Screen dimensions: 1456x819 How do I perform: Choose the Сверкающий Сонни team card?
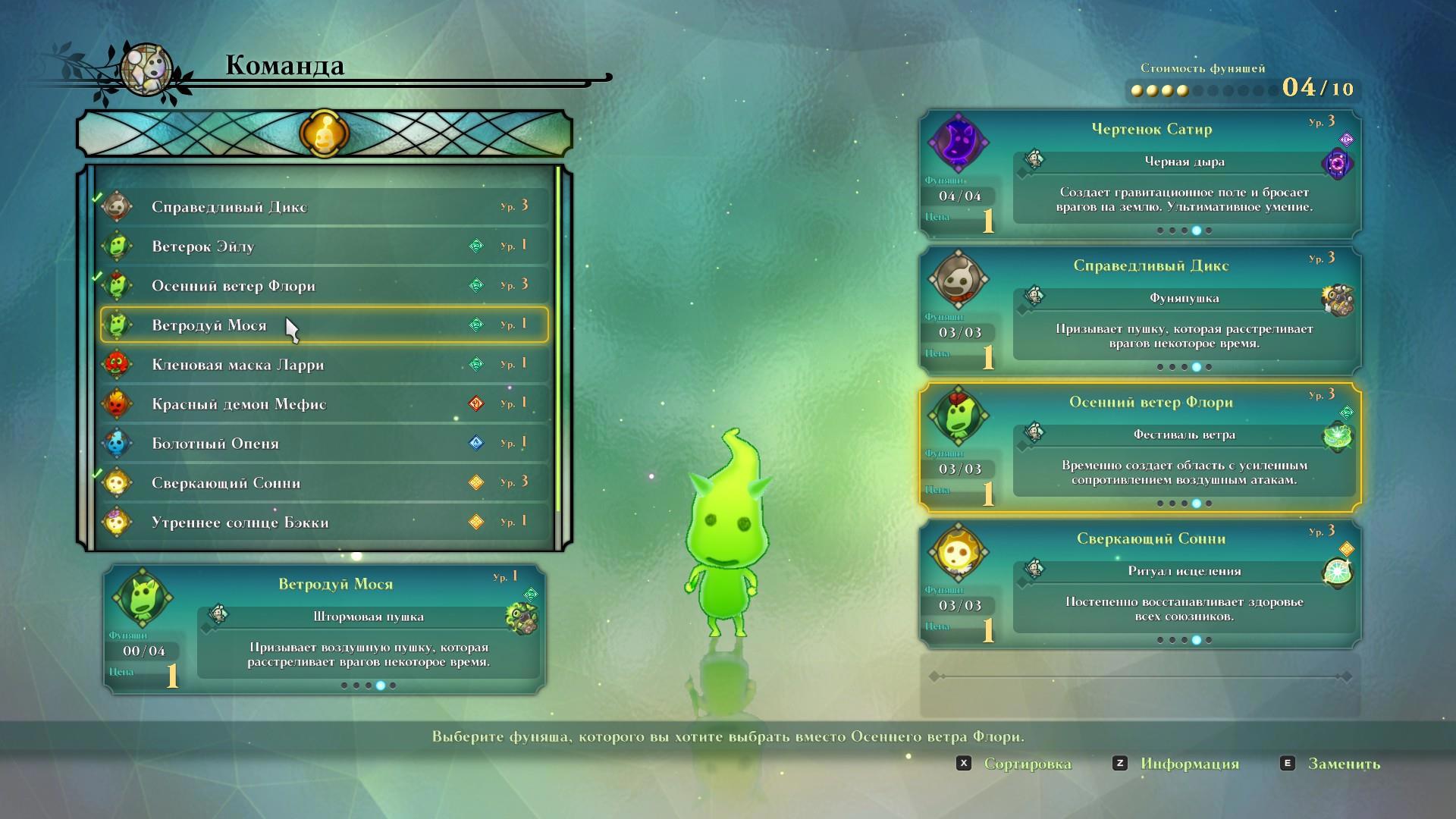click(1140, 585)
